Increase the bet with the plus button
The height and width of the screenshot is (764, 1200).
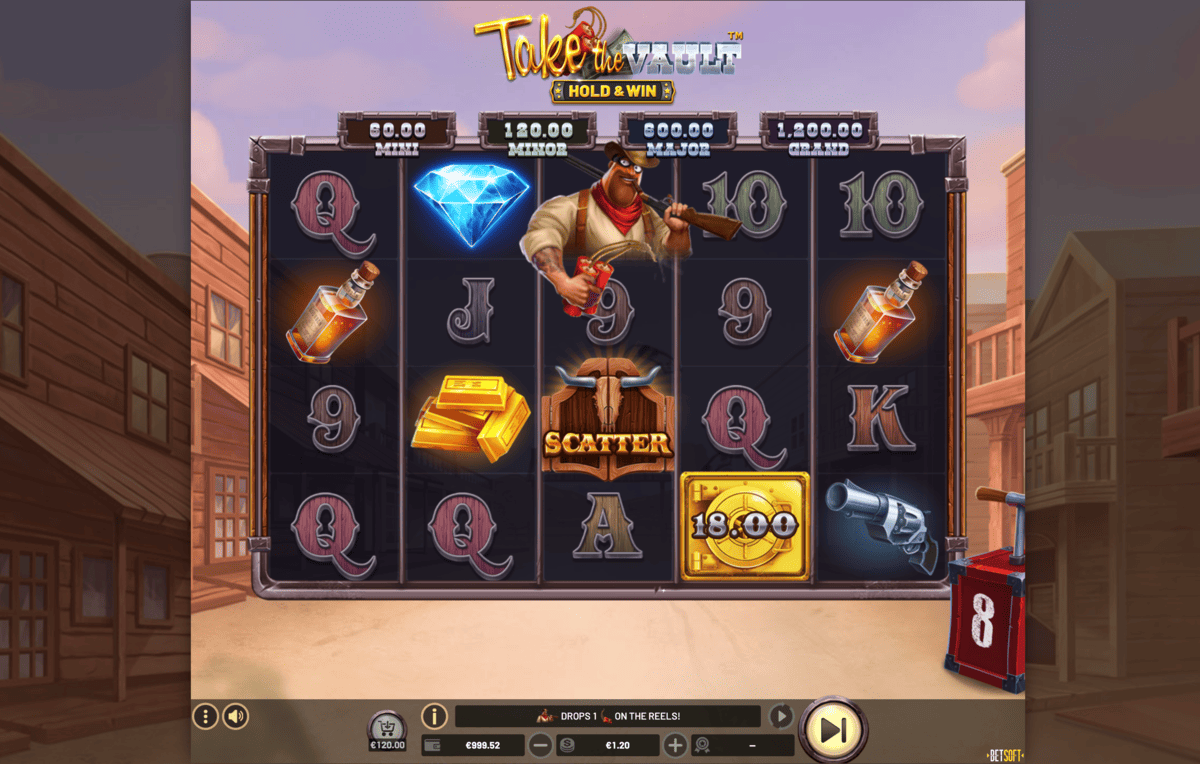(x=675, y=745)
